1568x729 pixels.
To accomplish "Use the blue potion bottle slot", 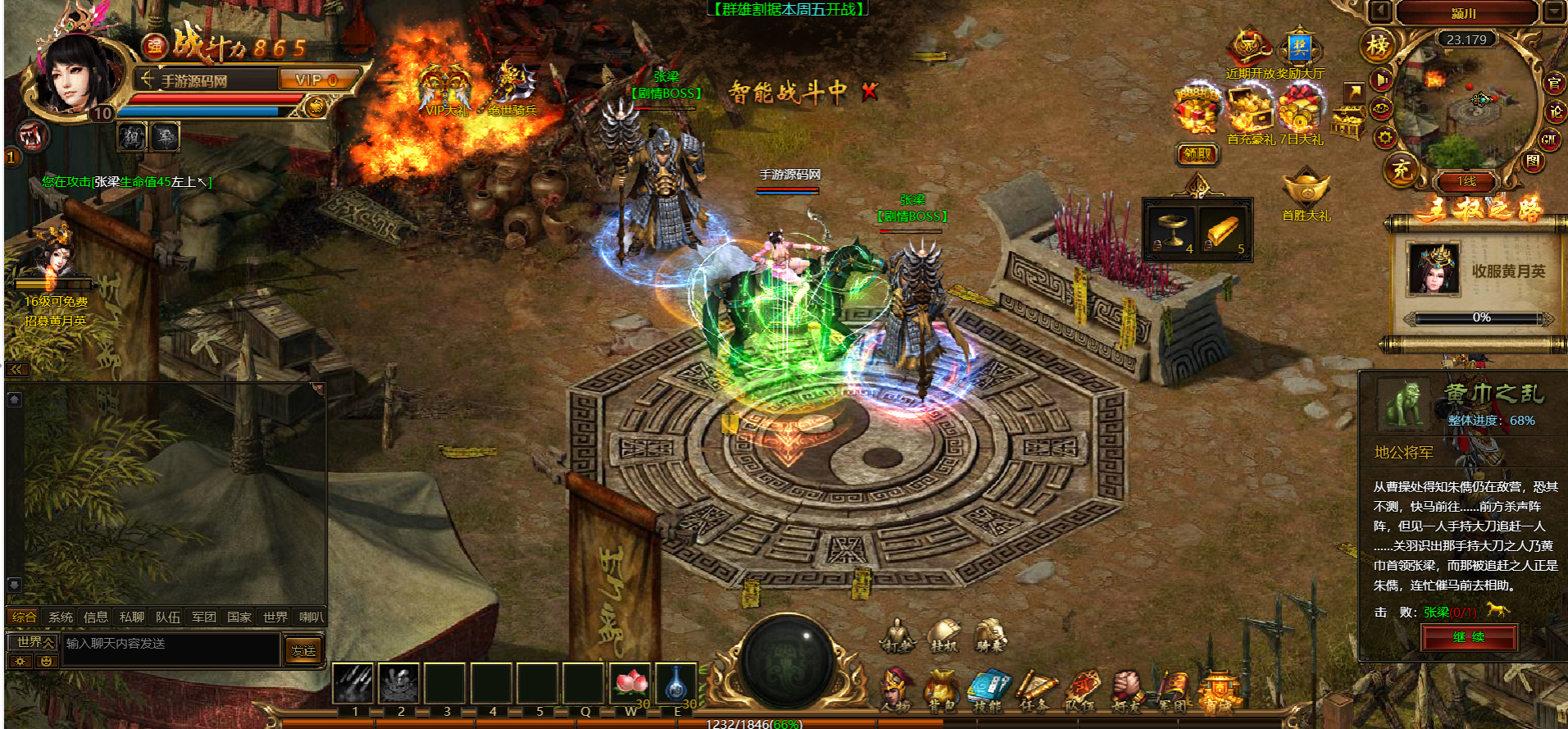I will tap(676, 683).
